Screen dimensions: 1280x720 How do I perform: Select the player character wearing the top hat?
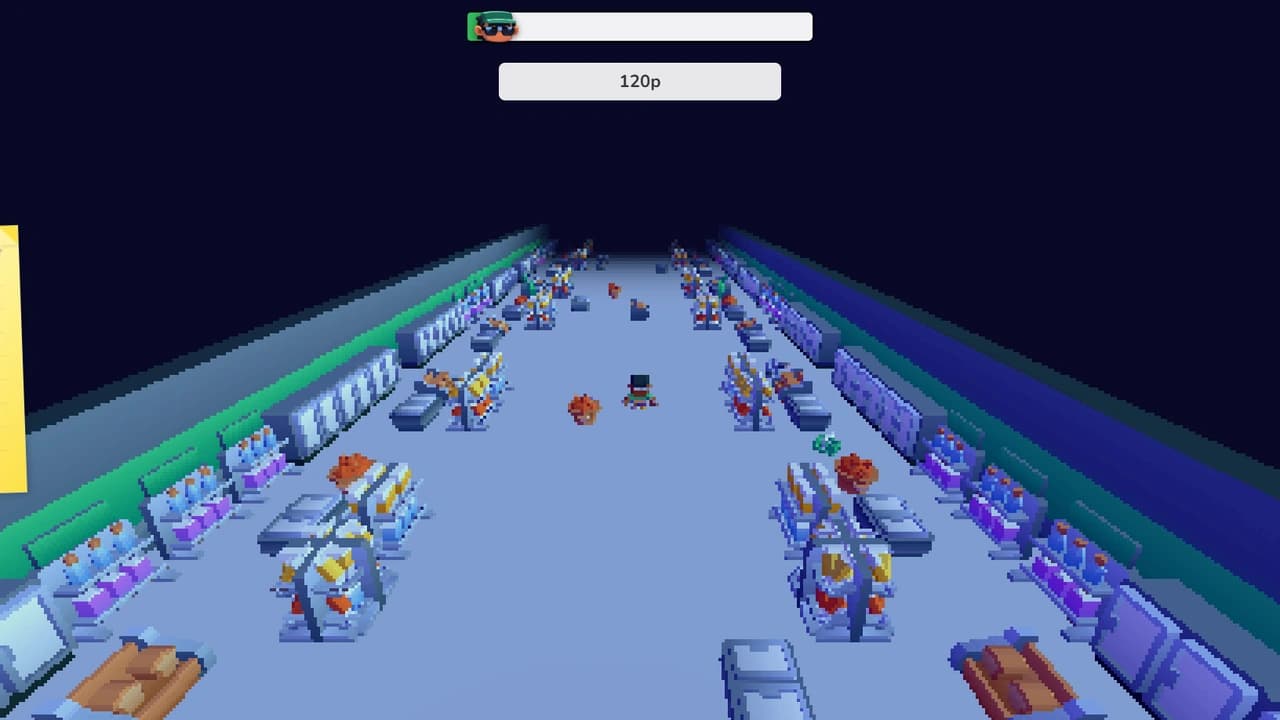tap(640, 392)
